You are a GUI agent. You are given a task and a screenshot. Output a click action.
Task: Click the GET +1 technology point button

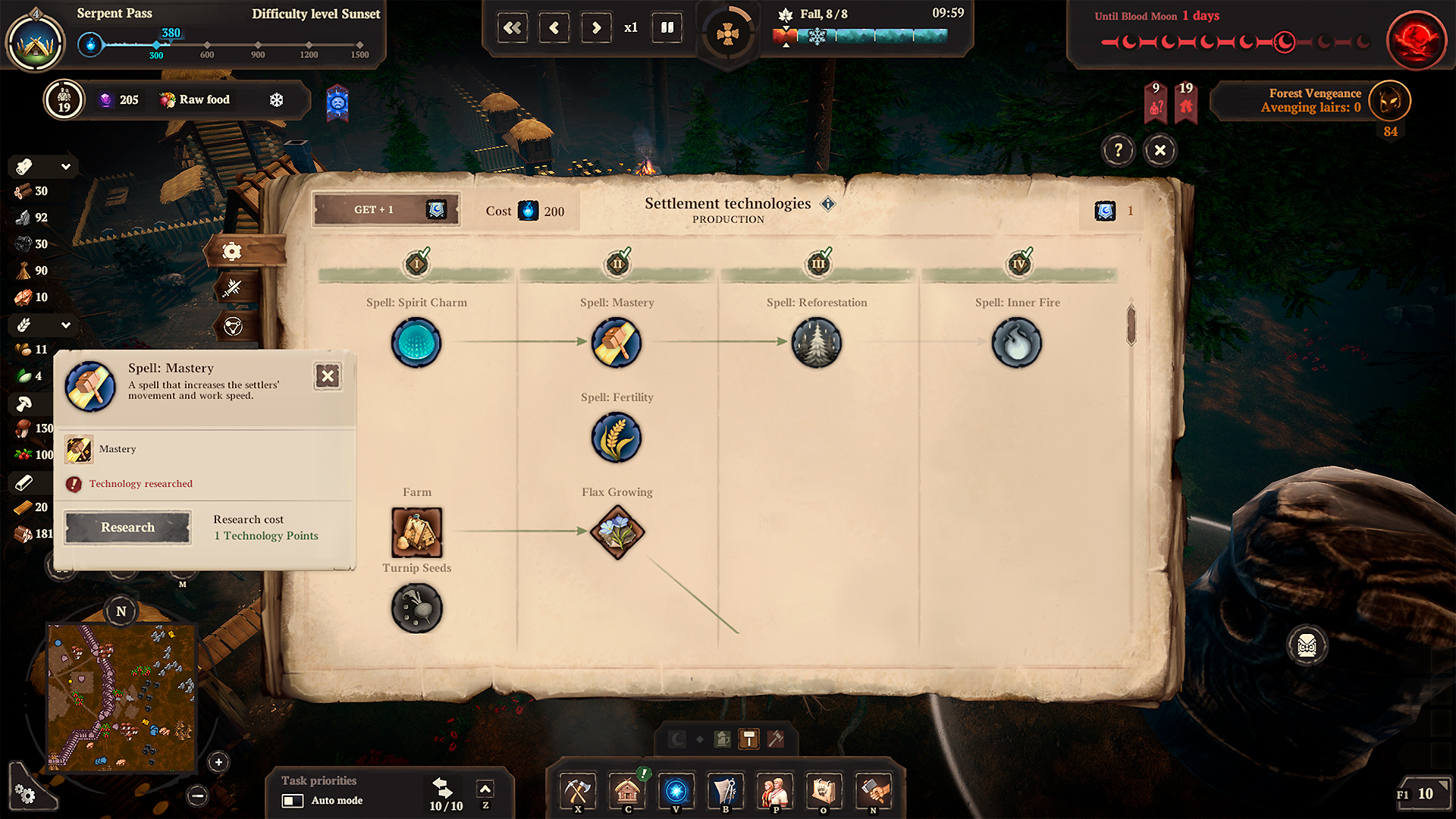tap(386, 209)
